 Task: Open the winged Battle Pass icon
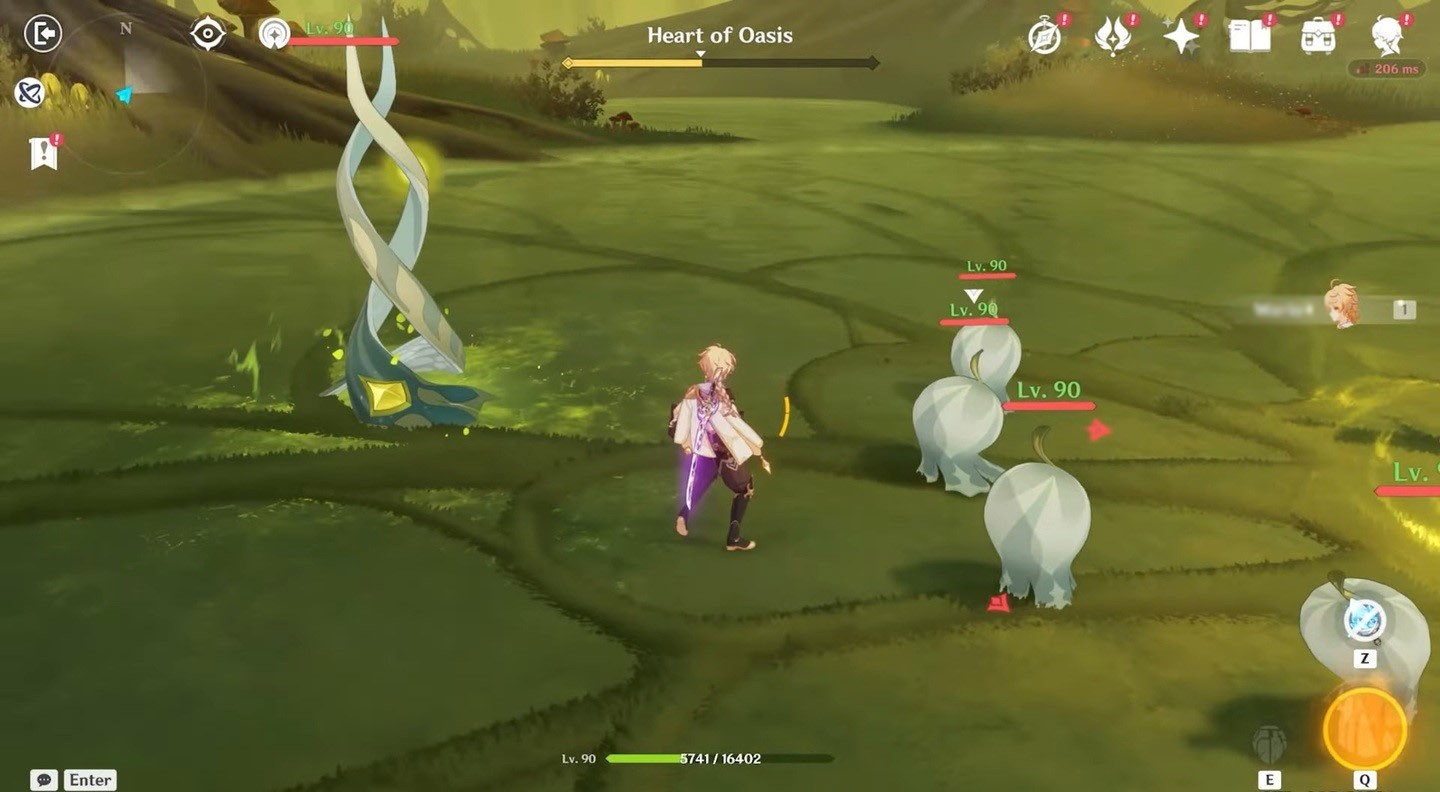click(1112, 36)
